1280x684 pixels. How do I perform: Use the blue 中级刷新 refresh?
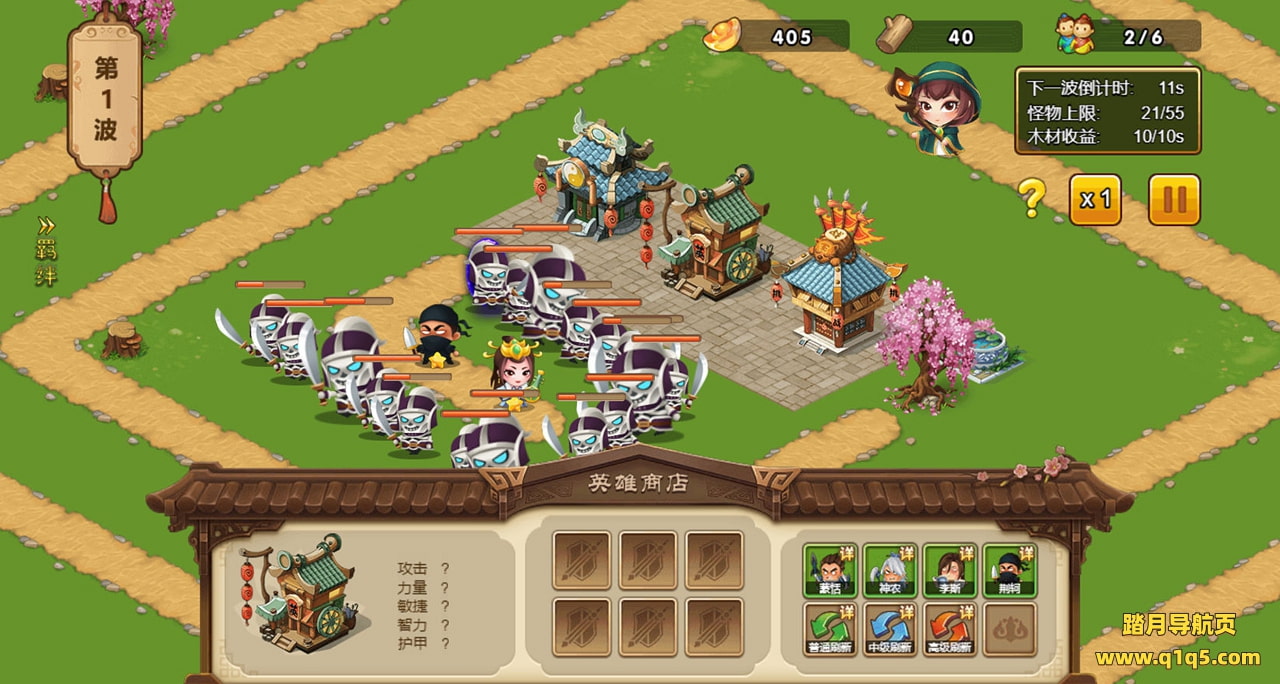tap(890, 629)
